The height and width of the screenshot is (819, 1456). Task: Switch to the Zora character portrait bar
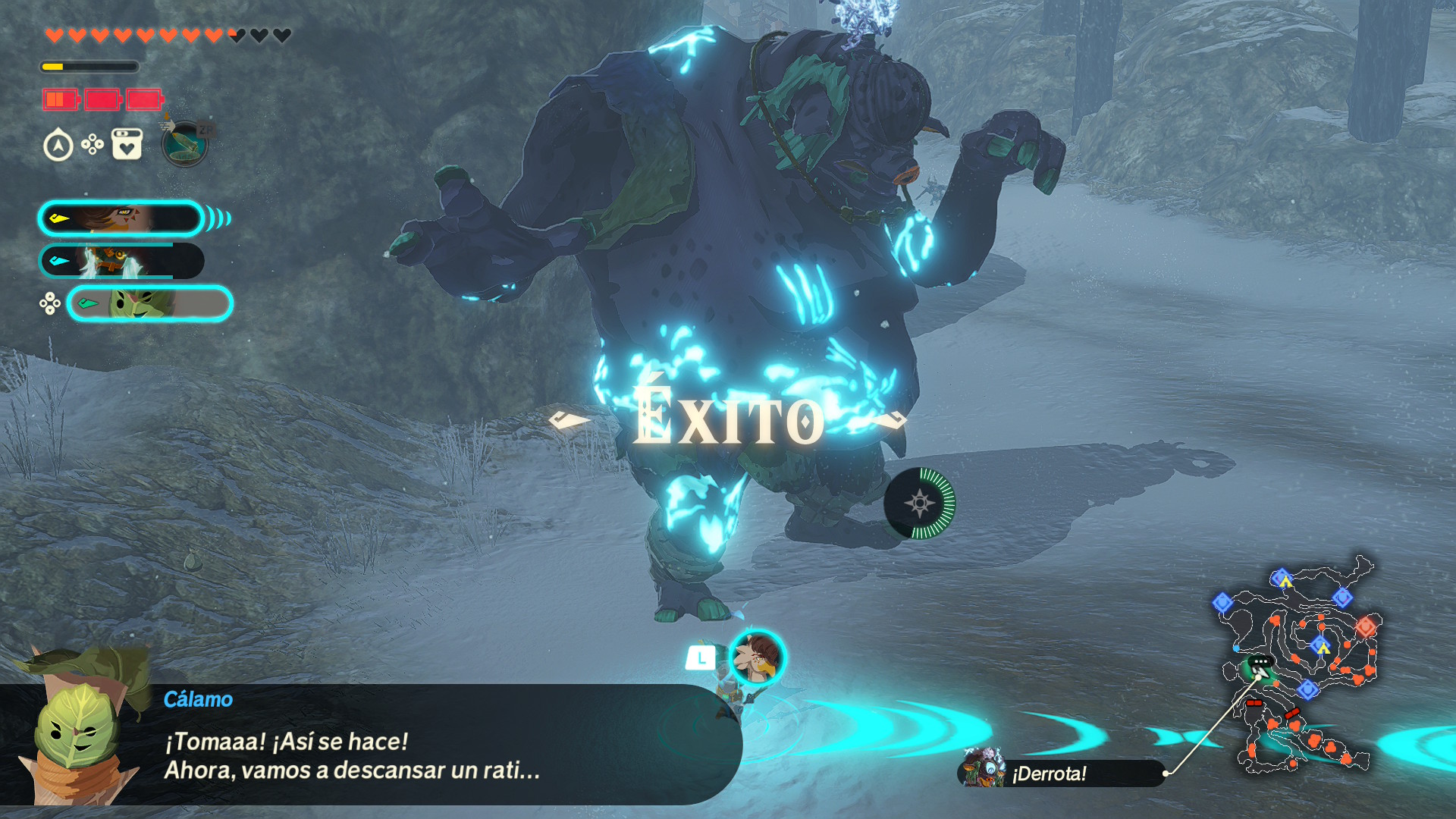[x=121, y=261]
